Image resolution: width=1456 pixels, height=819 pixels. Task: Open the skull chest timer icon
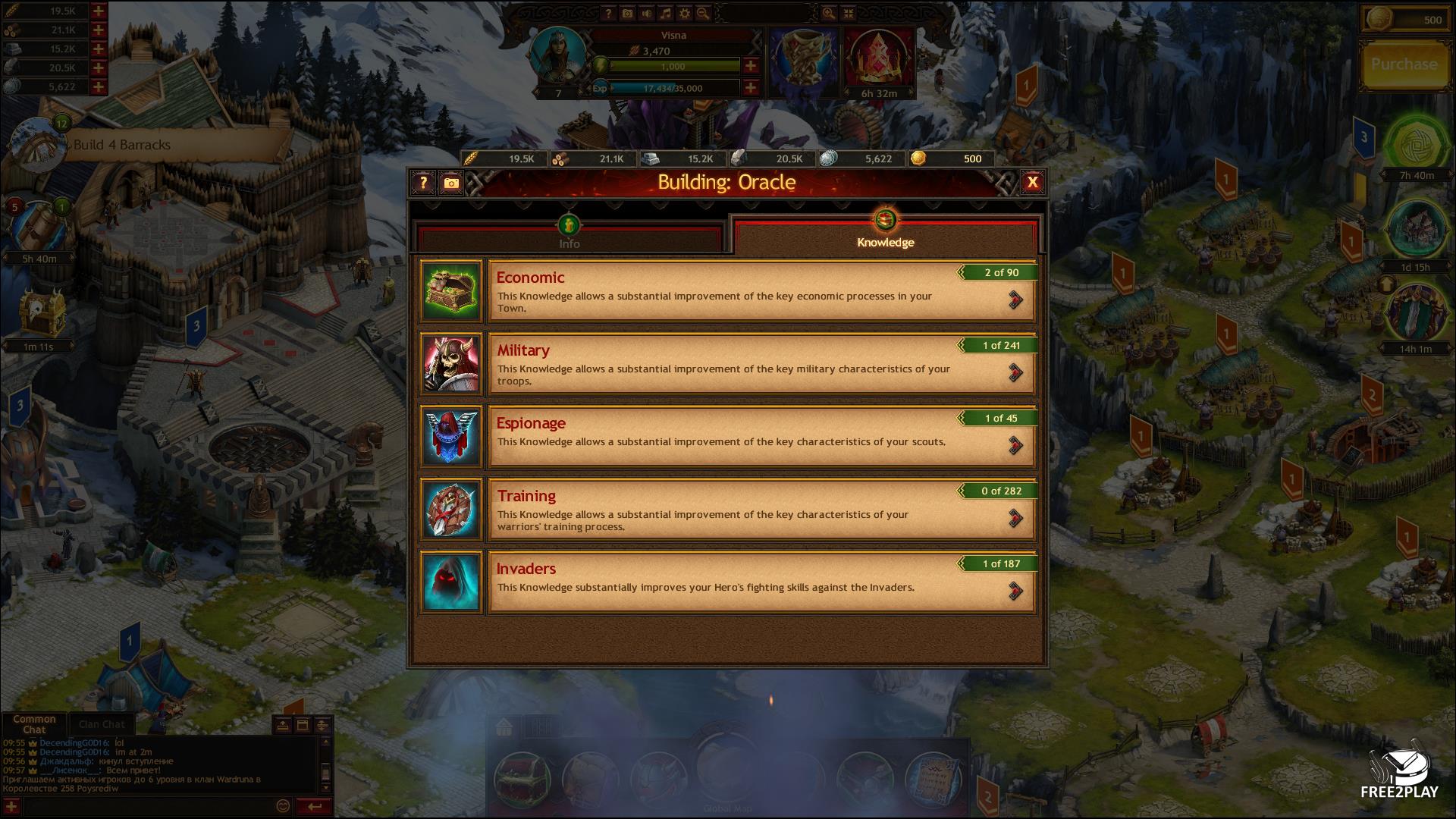37,315
